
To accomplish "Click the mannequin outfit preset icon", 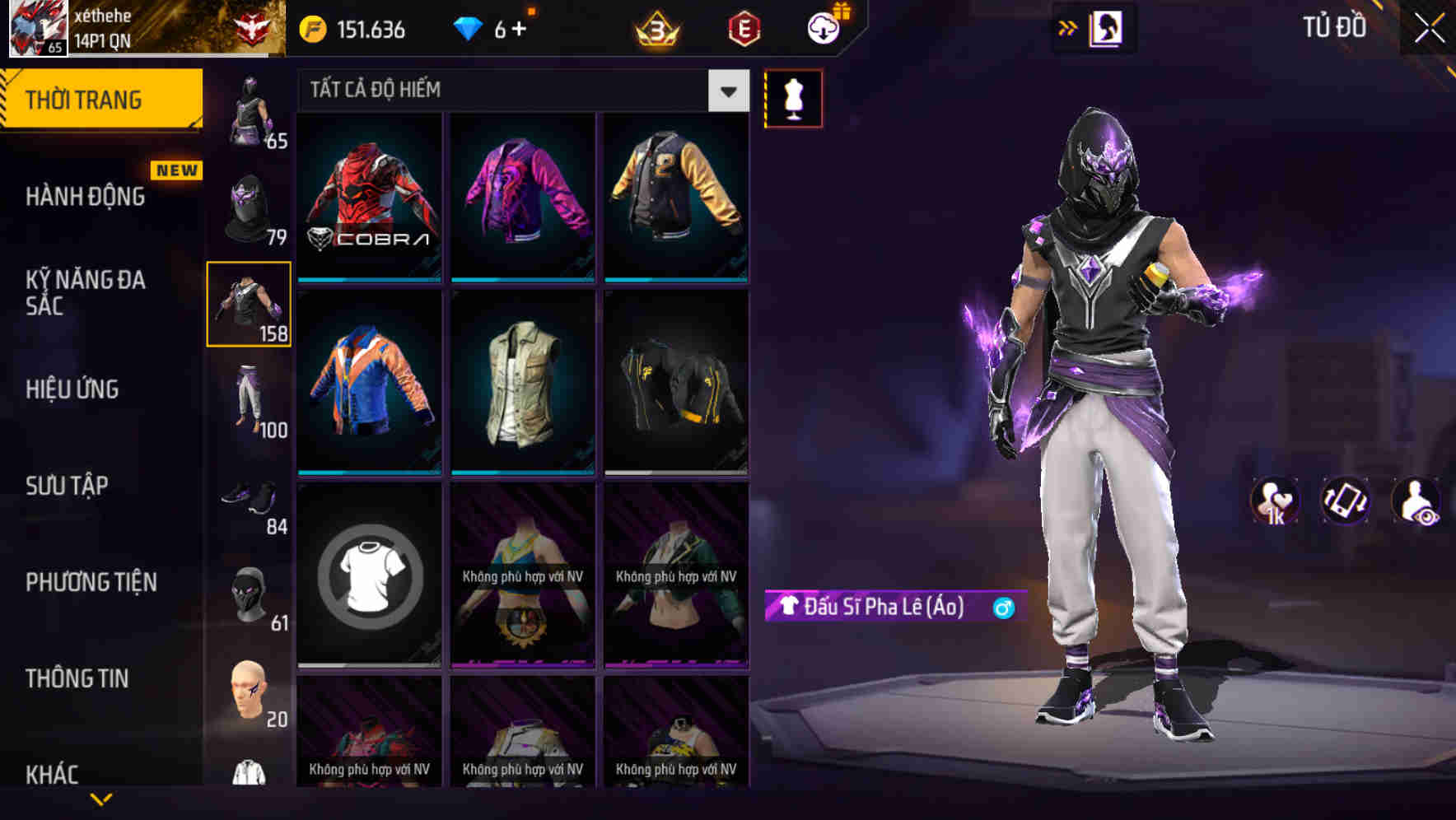I will [x=793, y=97].
